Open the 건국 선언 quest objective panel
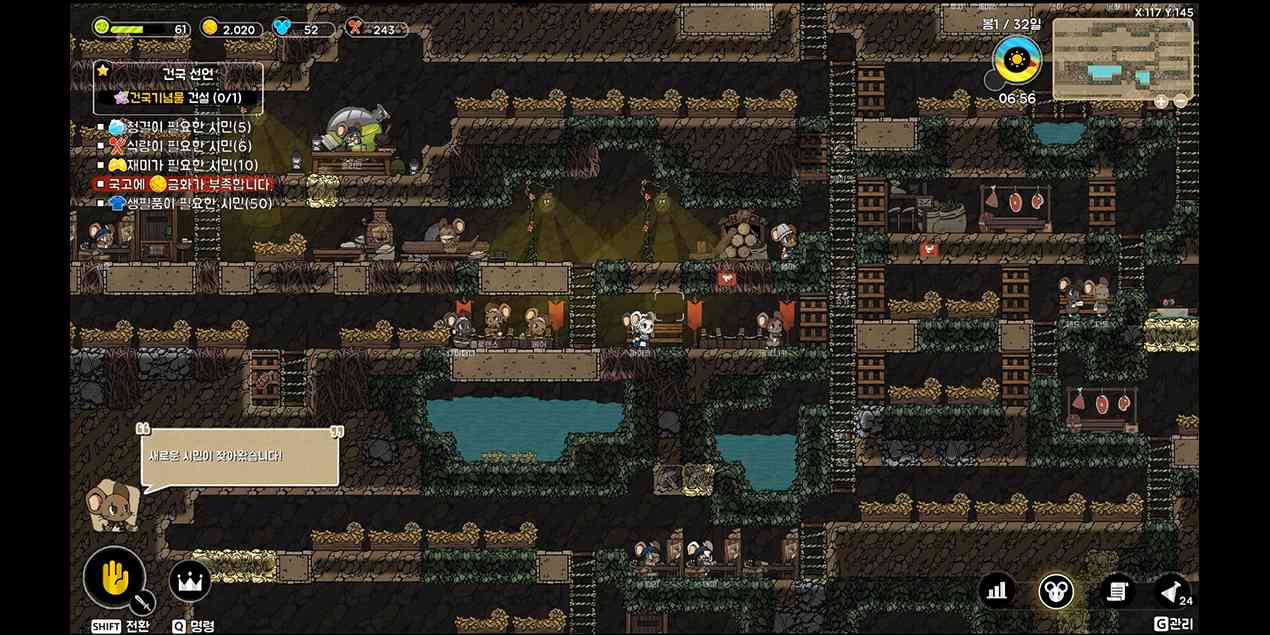 point(178,88)
